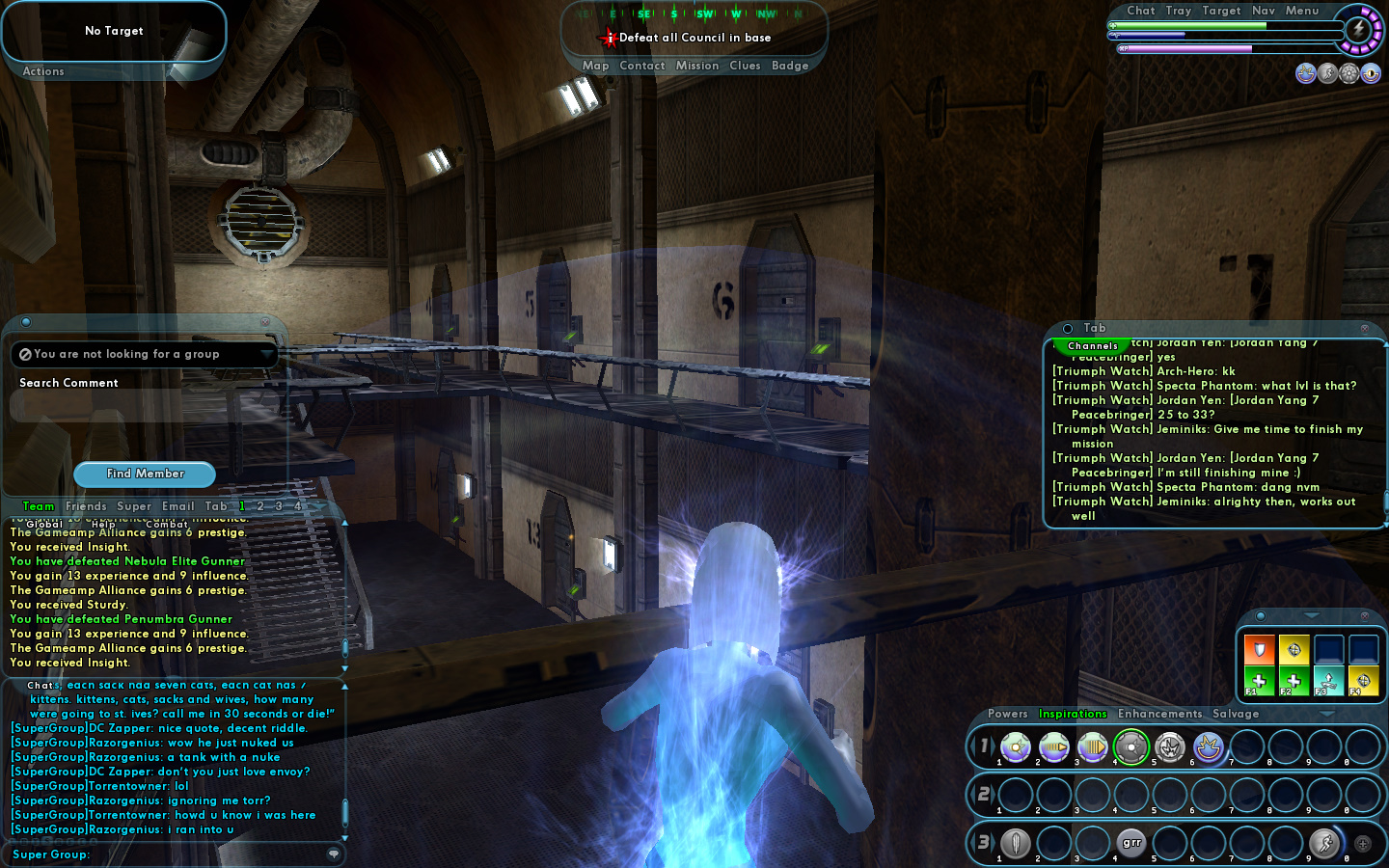Viewport: 1389px width, 868px height.
Task: Toggle the Tray window from the status bar
Action: (x=1178, y=11)
